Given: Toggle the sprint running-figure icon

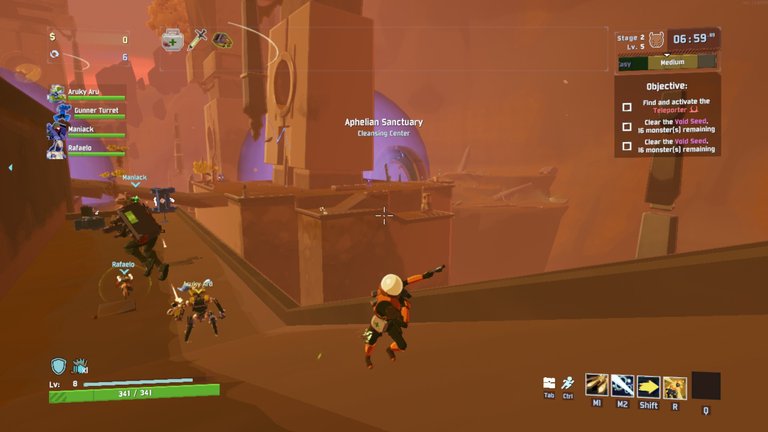Looking at the screenshot, I should (x=567, y=383).
